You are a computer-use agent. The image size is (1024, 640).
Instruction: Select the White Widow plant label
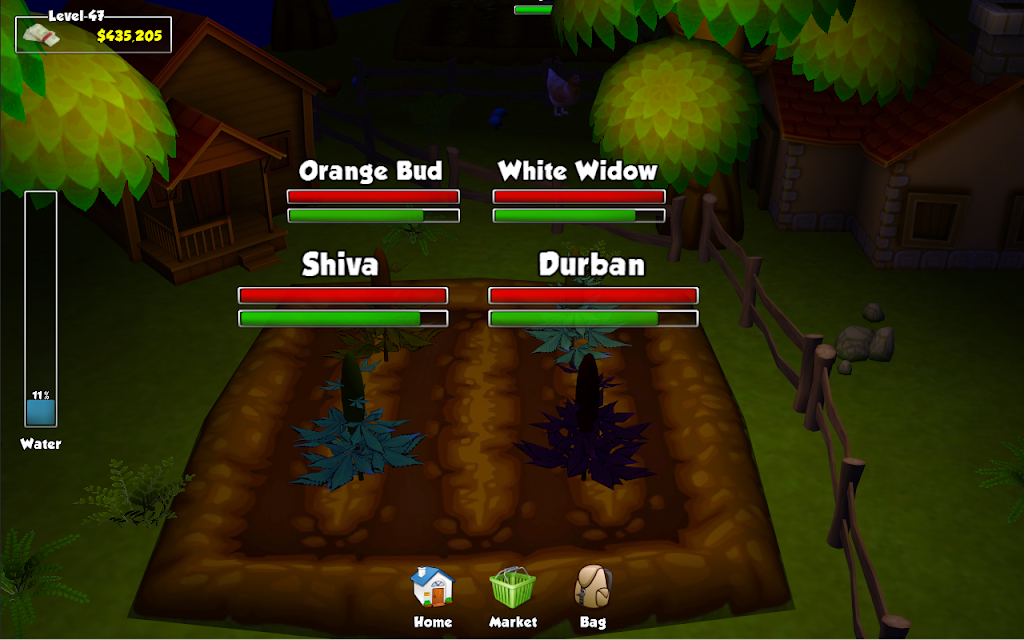pyautogui.click(x=578, y=171)
